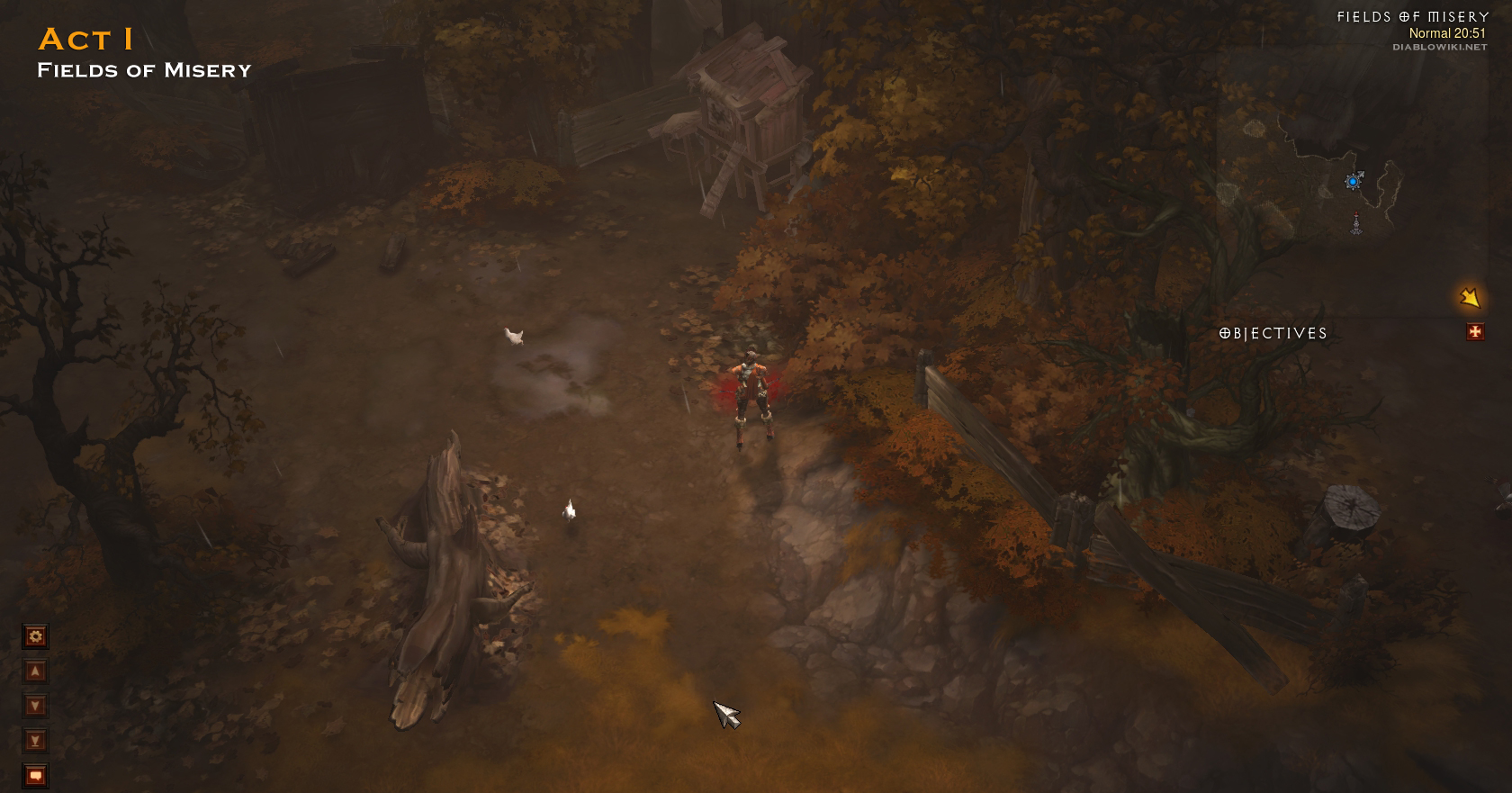Screen dimensions: 1512x793
Task: Select the shrine marker on the minimap
Action: (x=1356, y=224)
